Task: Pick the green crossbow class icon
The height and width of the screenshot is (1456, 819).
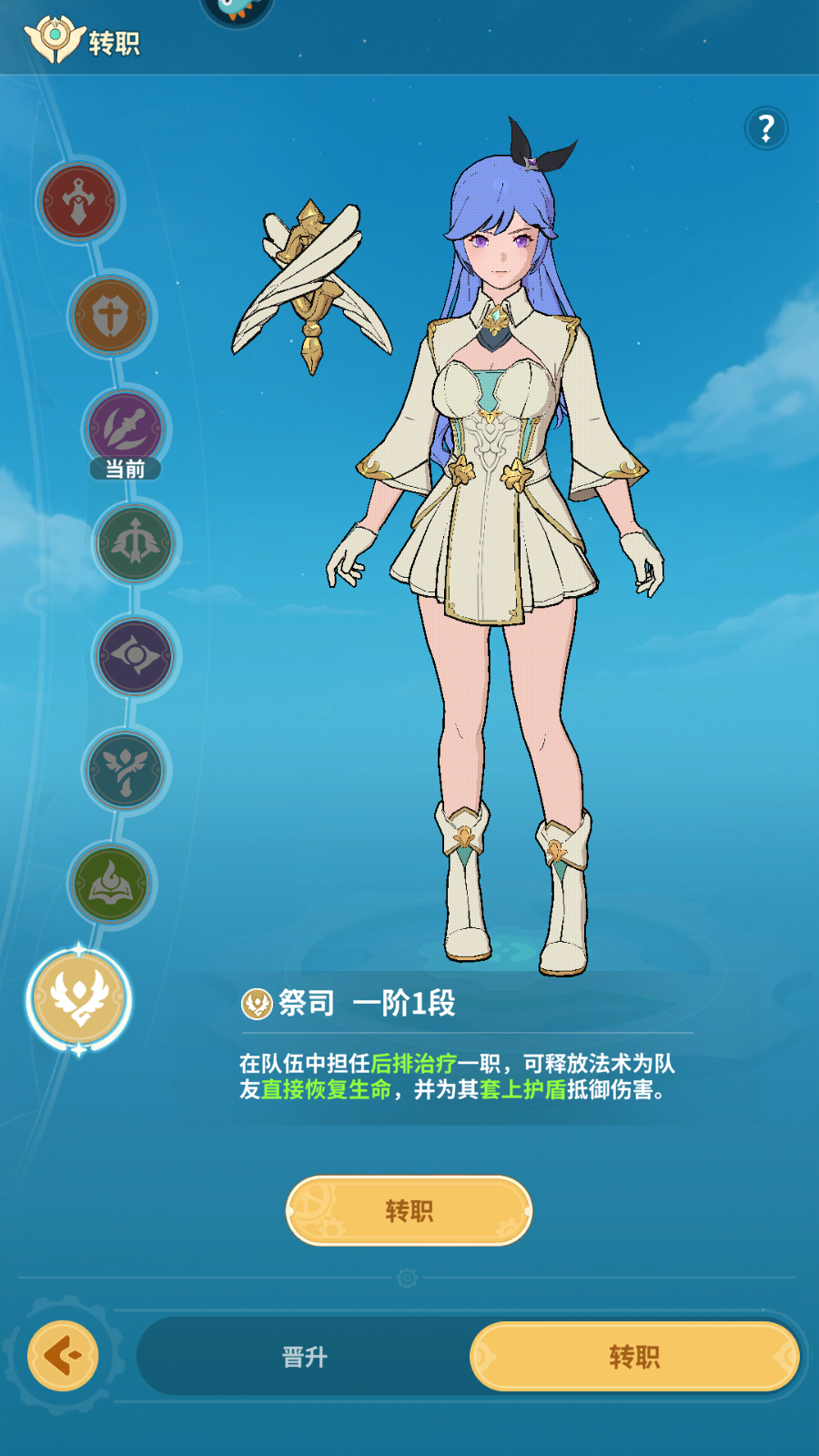Action: tap(136, 543)
